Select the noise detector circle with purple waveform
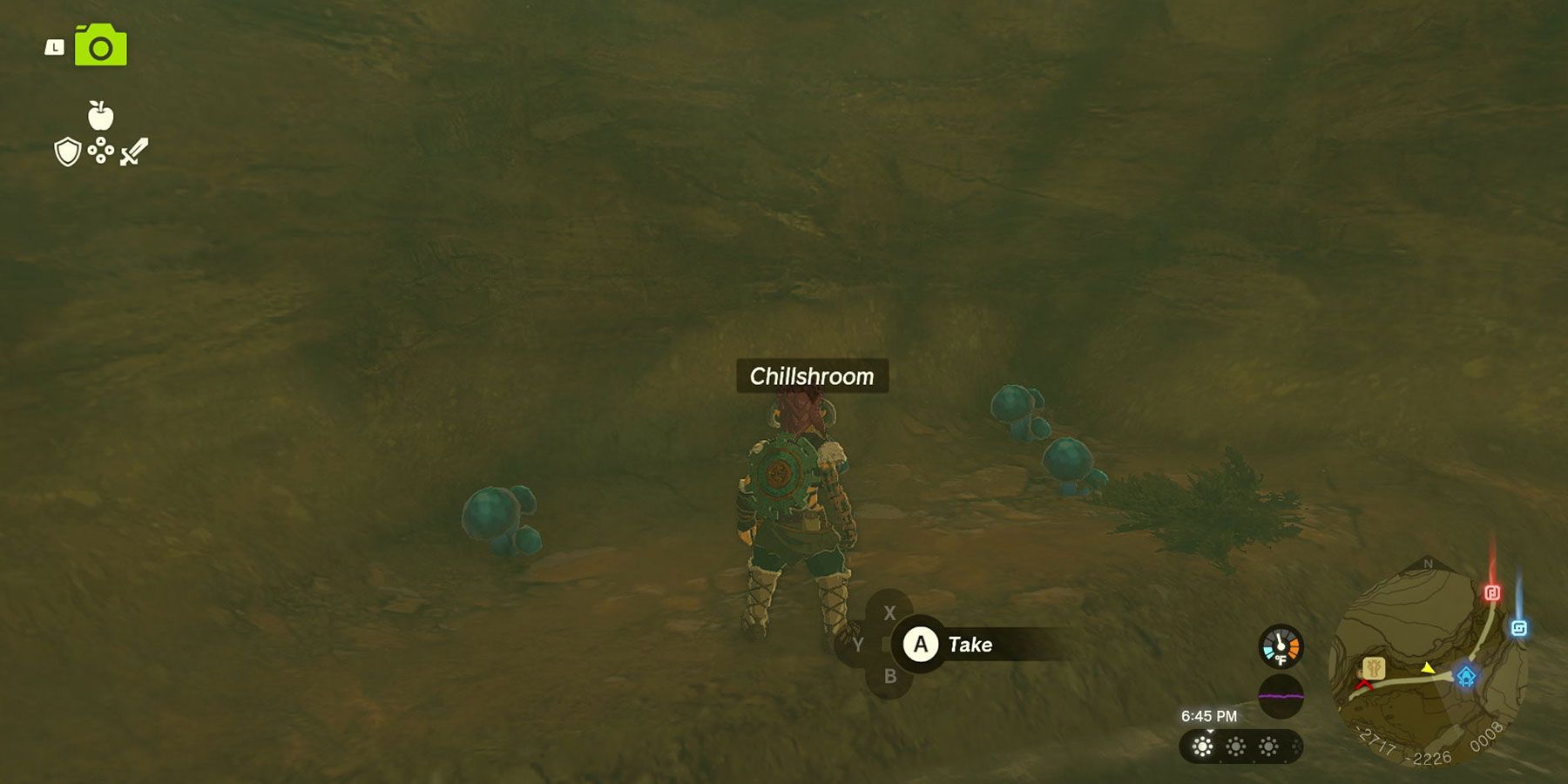This screenshot has height=784, width=1568. tap(1280, 697)
